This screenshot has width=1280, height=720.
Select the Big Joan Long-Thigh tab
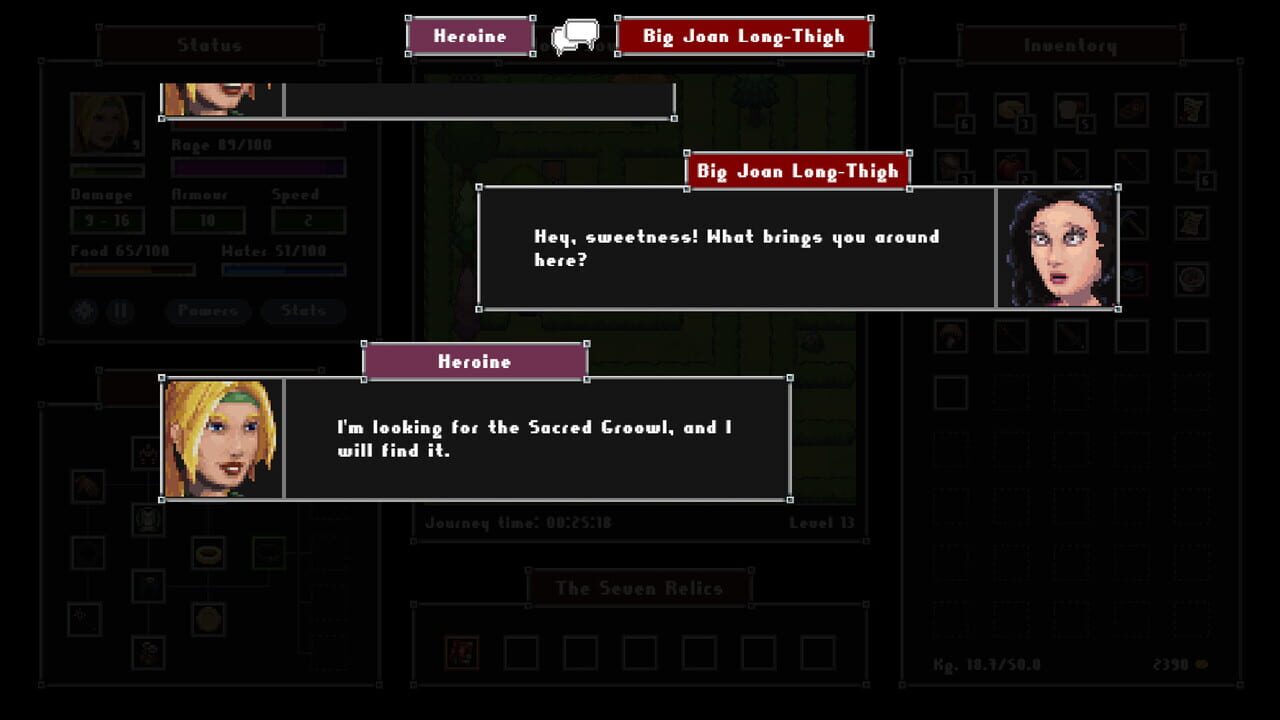[744, 35]
